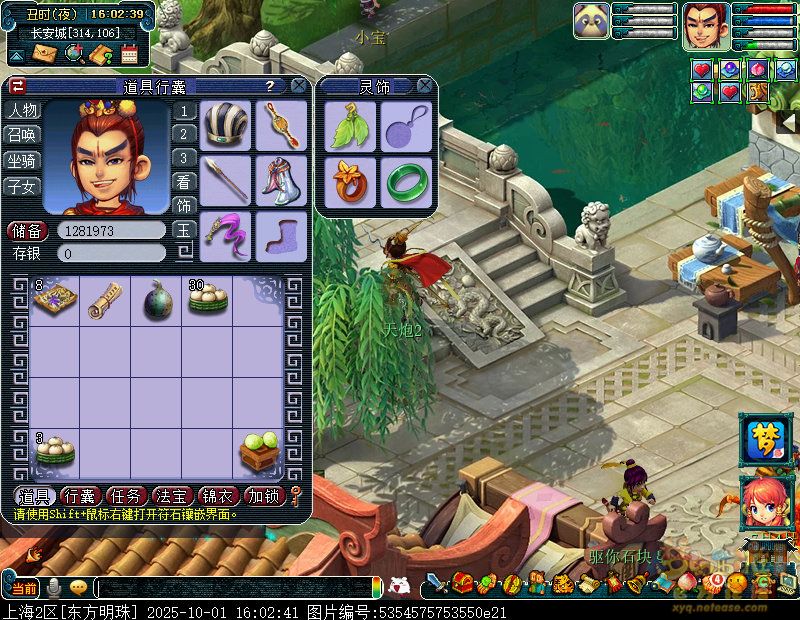The height and width of the screenshot is (620, 800).
Task: Click the 加锁 lock button
Action: click(x=265, y=496)
